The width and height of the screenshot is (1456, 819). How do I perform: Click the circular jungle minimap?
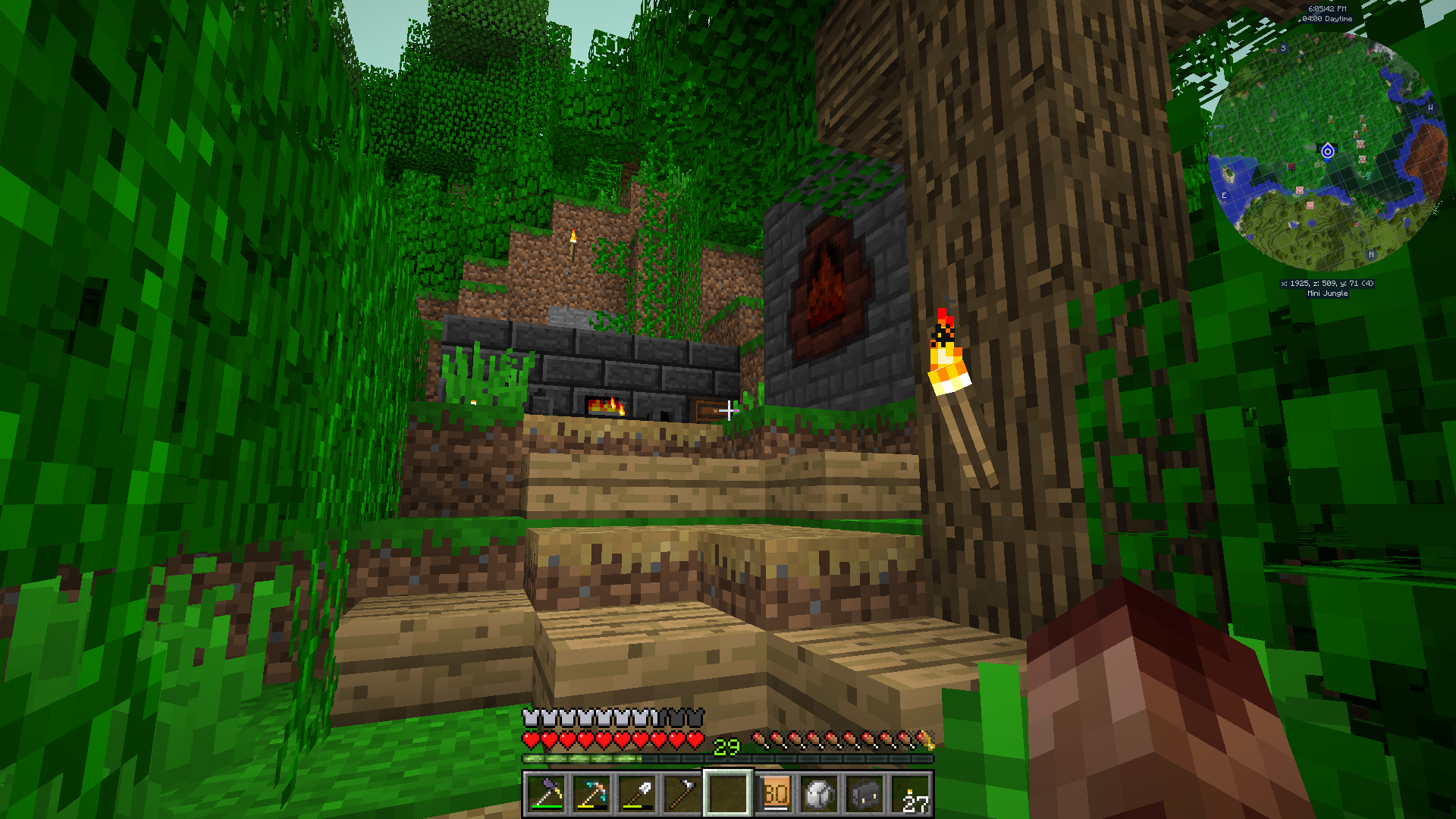(x=1326, y=152)
